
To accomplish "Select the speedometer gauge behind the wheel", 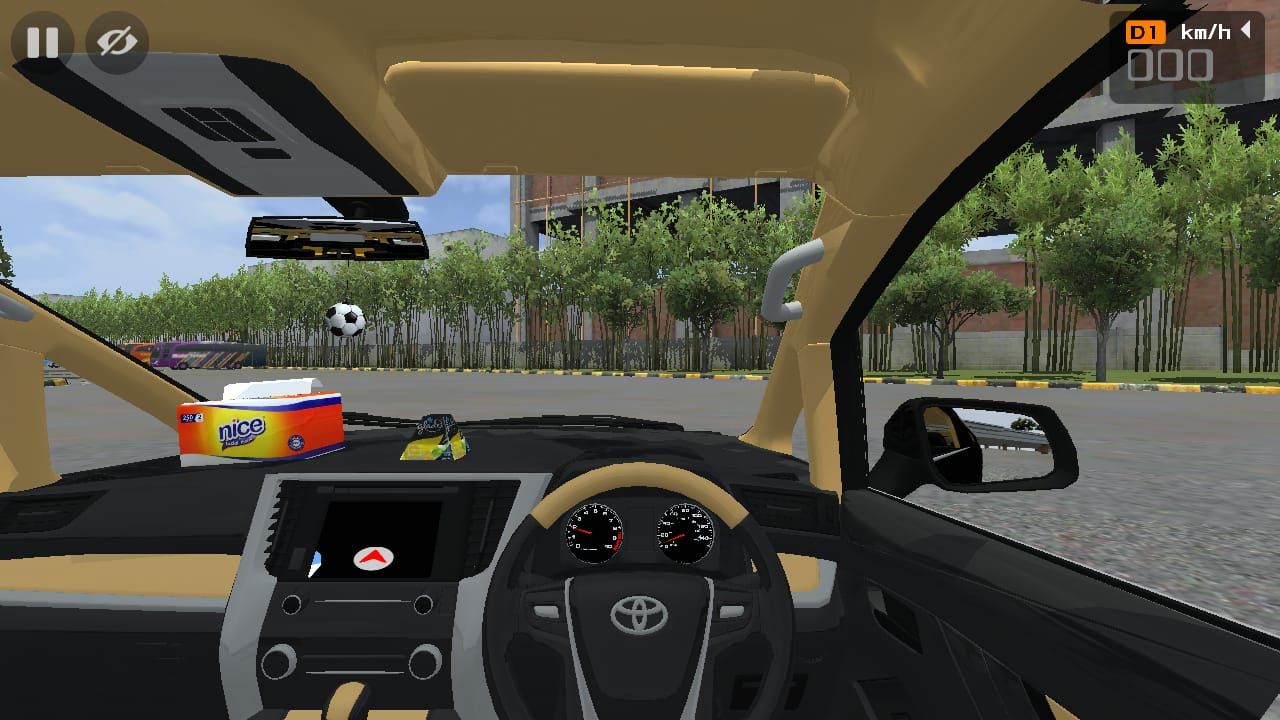I will 685,530.
